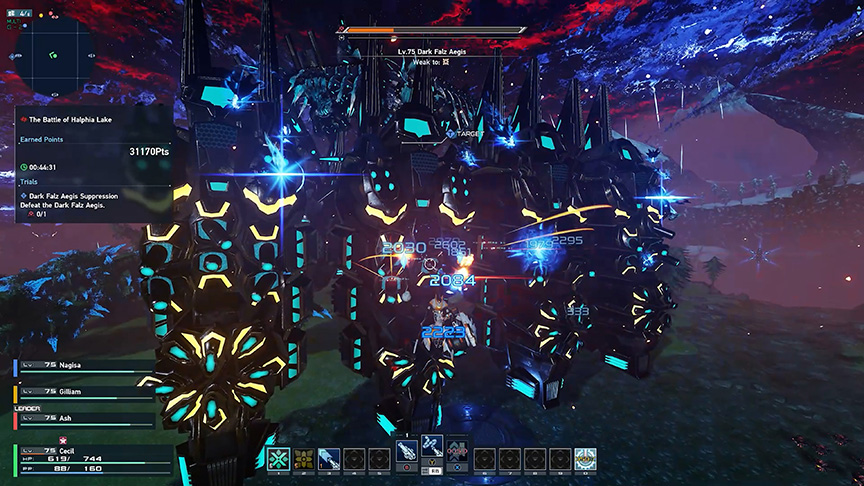Select the blue rifle hotbar slot
The width and height of the screenshot is (864, 486).
(329, 459)
